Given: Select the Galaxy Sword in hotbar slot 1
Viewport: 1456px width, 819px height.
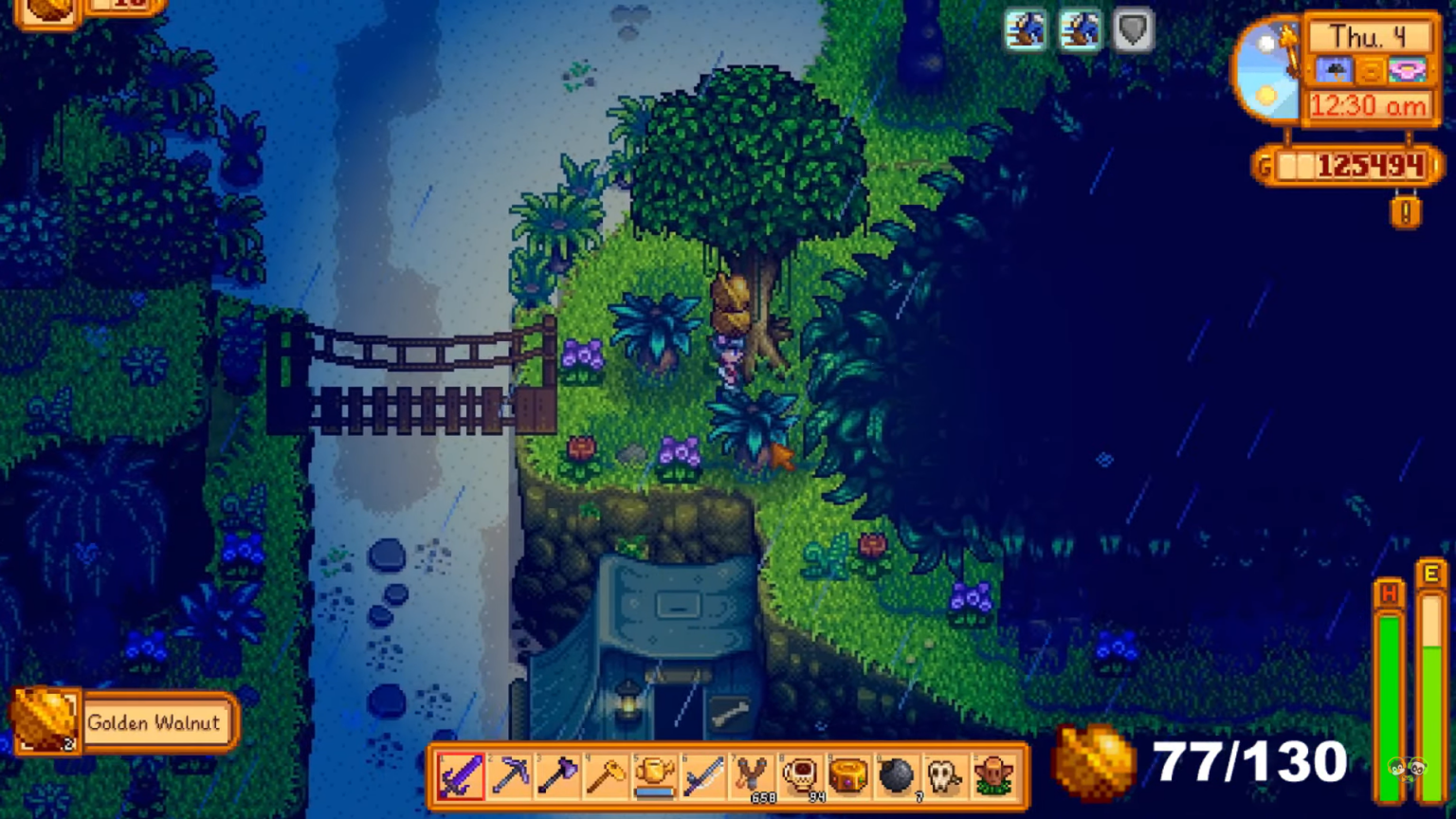Looking at the screenshot, I should tap(461, 777).
